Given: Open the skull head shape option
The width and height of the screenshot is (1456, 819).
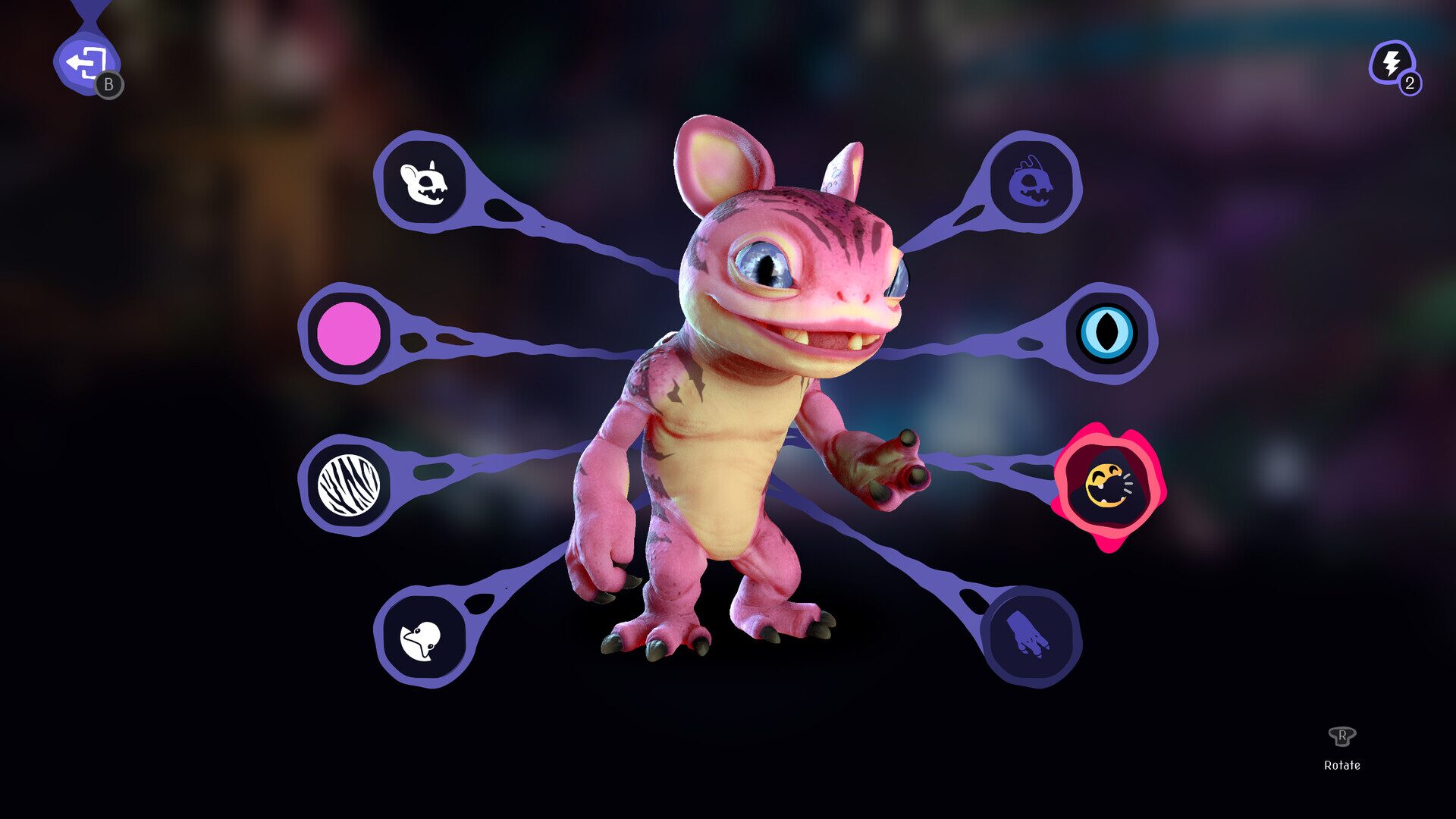Looking at the screenshot, I should point(423,182).
